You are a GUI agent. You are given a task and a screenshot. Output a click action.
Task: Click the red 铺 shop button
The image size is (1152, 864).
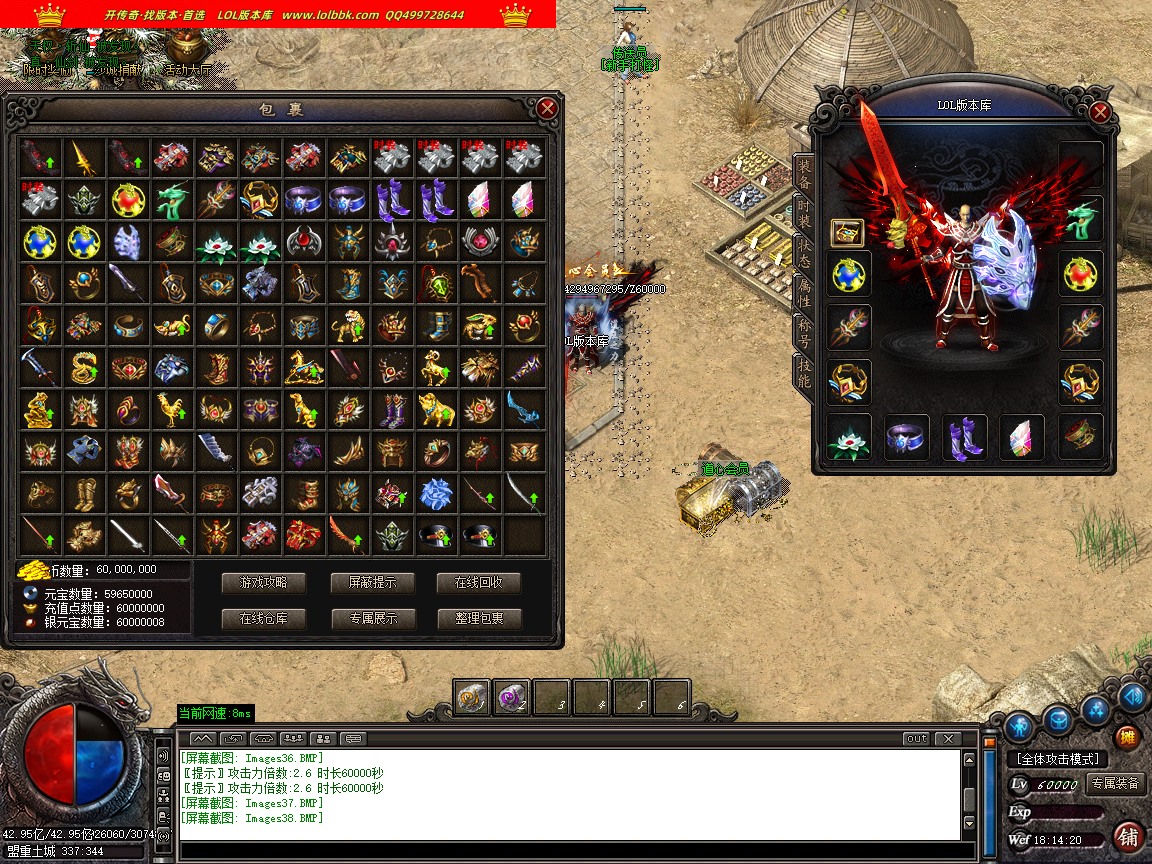point(1128,836)
